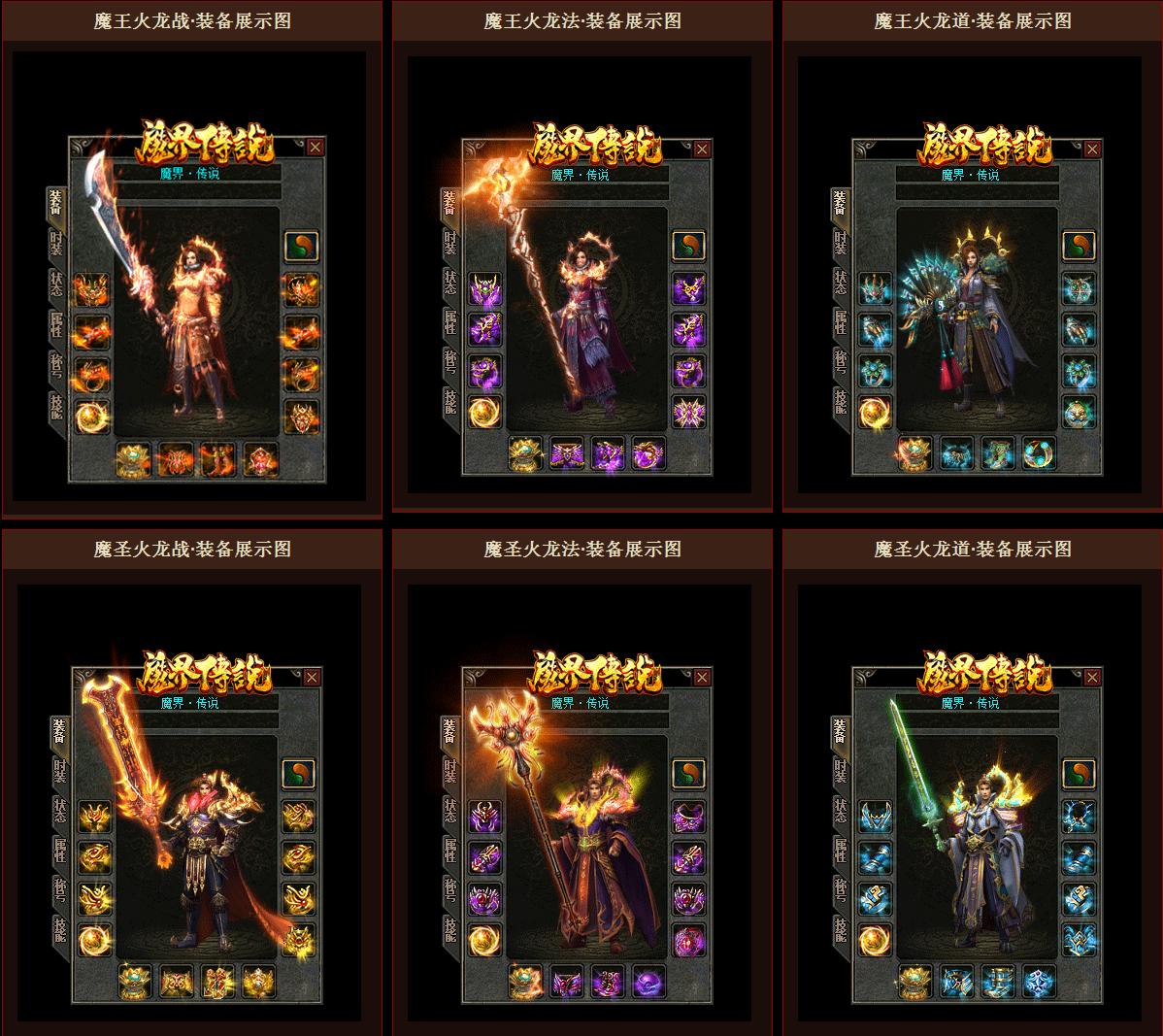Screen dimensions: 1163x1036
Task: Close the 魔圣火龙道 equipment panel
Action: pos(1092,678)
